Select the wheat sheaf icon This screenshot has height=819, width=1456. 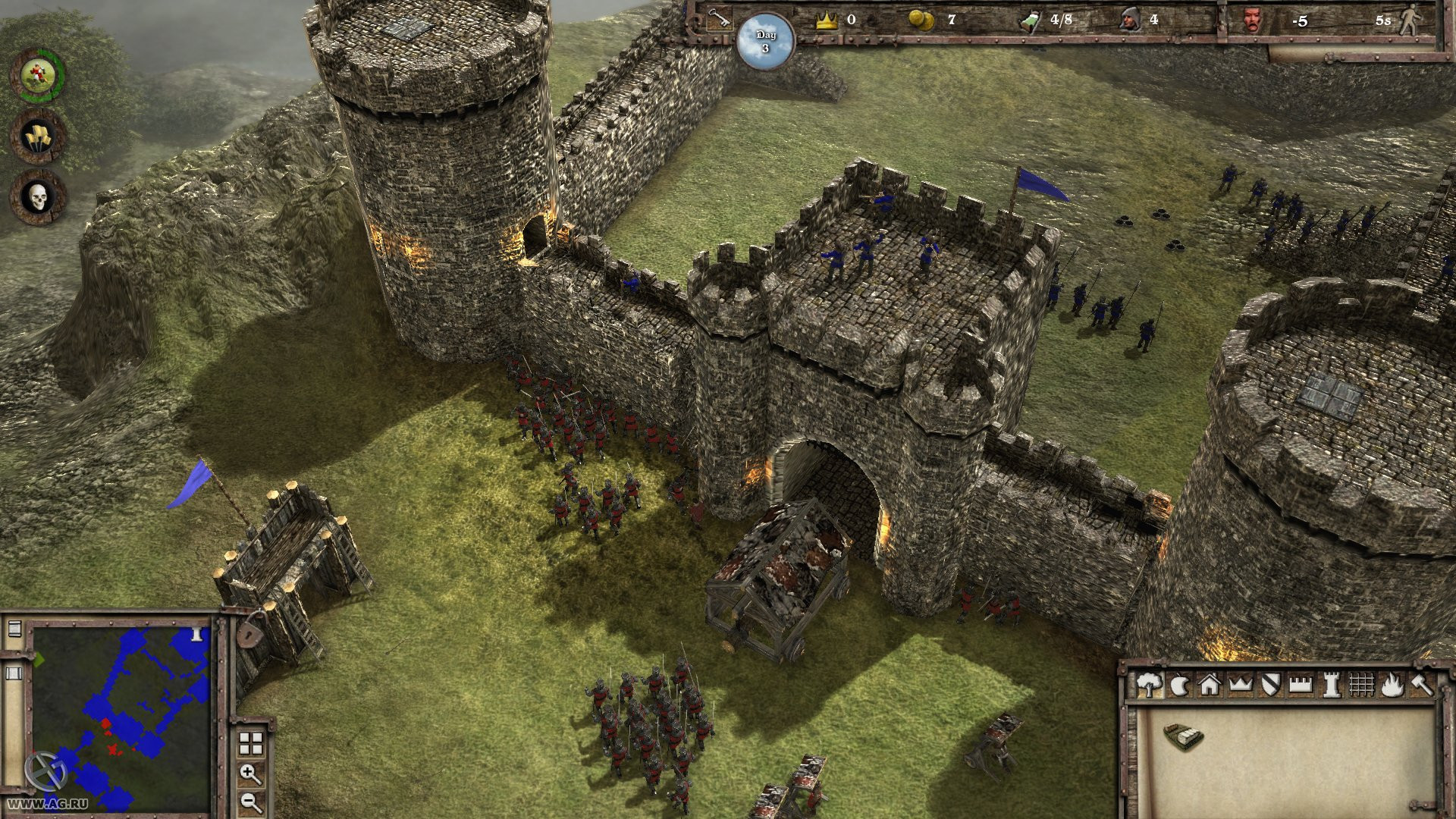(38, 136)
